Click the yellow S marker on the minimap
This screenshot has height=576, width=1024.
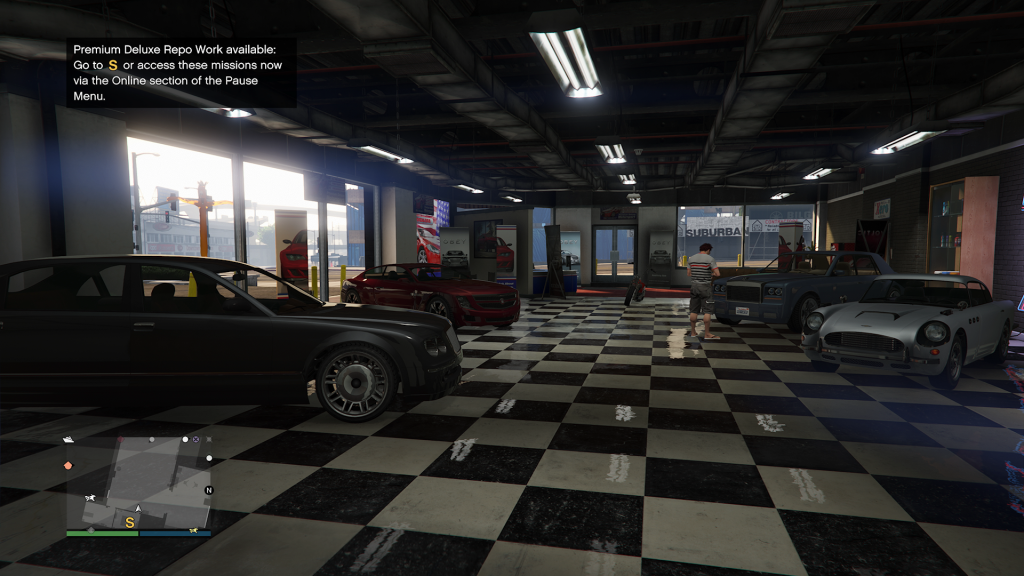129,522
